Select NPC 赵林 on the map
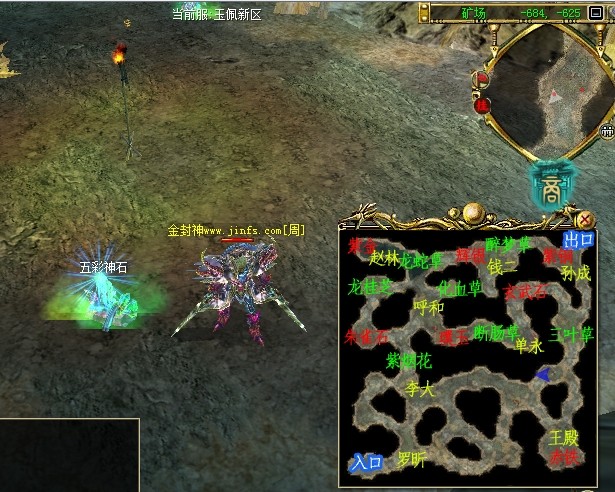The width and height of the screenshot is (615, 492). (x=384, y=258)
